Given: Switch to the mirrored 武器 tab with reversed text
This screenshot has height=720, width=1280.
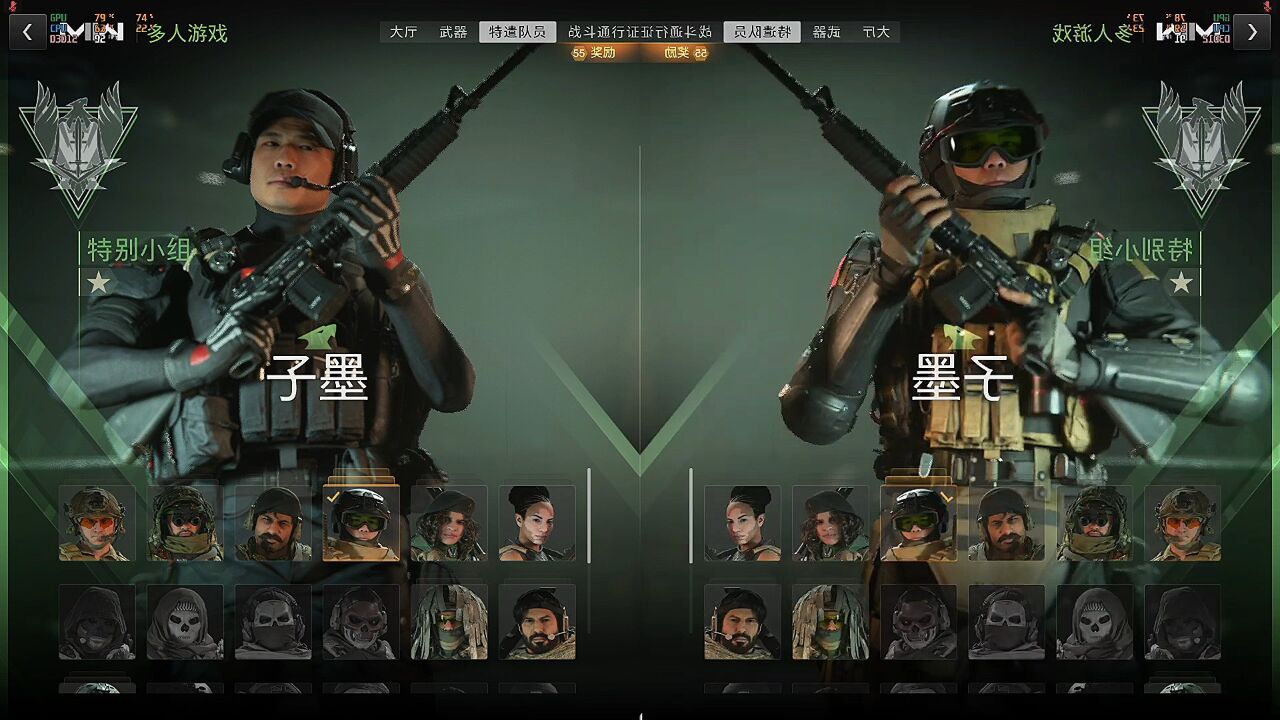Looking at the screenshot, I should pos(826,32).
